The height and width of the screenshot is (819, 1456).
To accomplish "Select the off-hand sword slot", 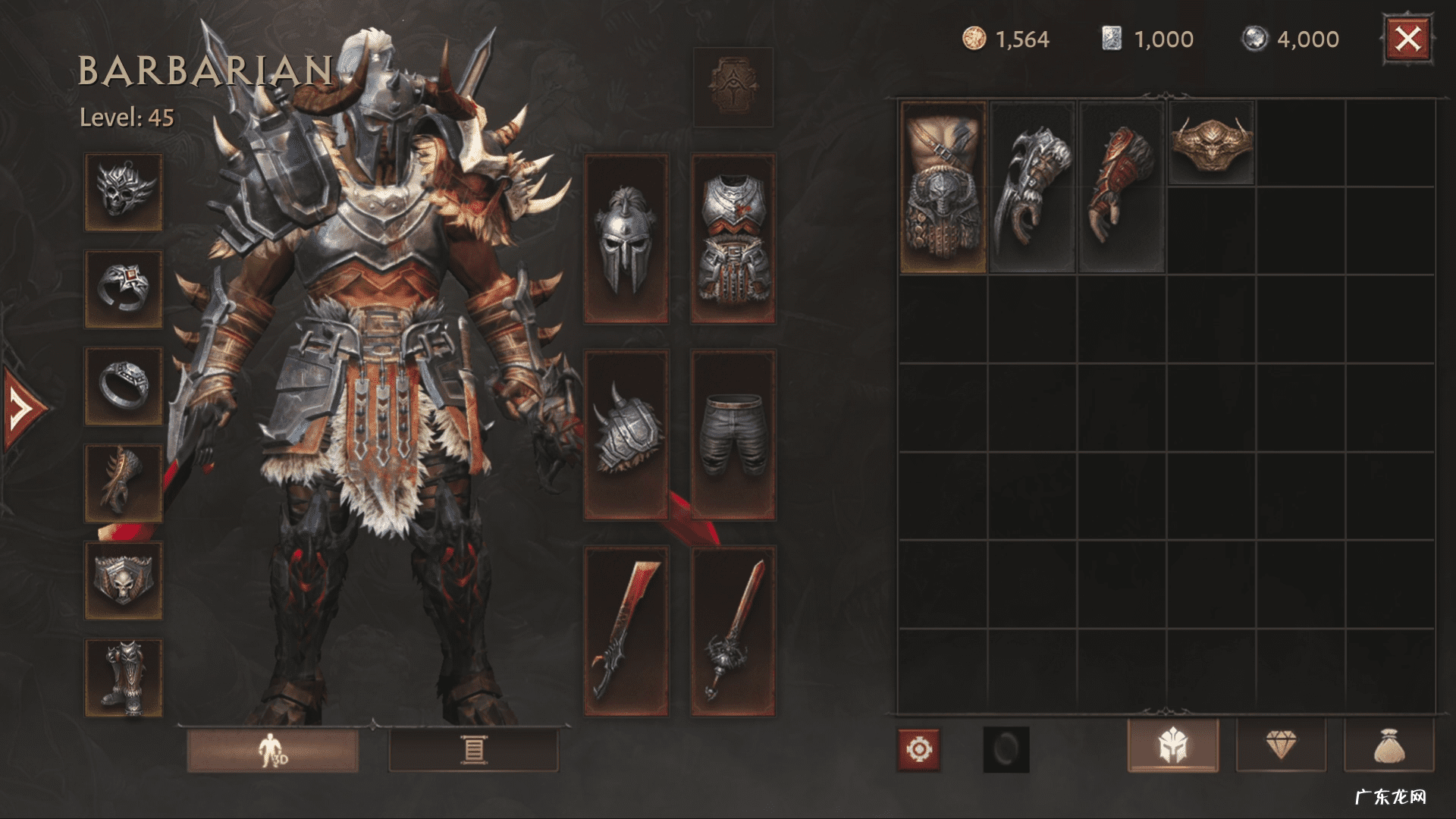I will click(733, 631).
